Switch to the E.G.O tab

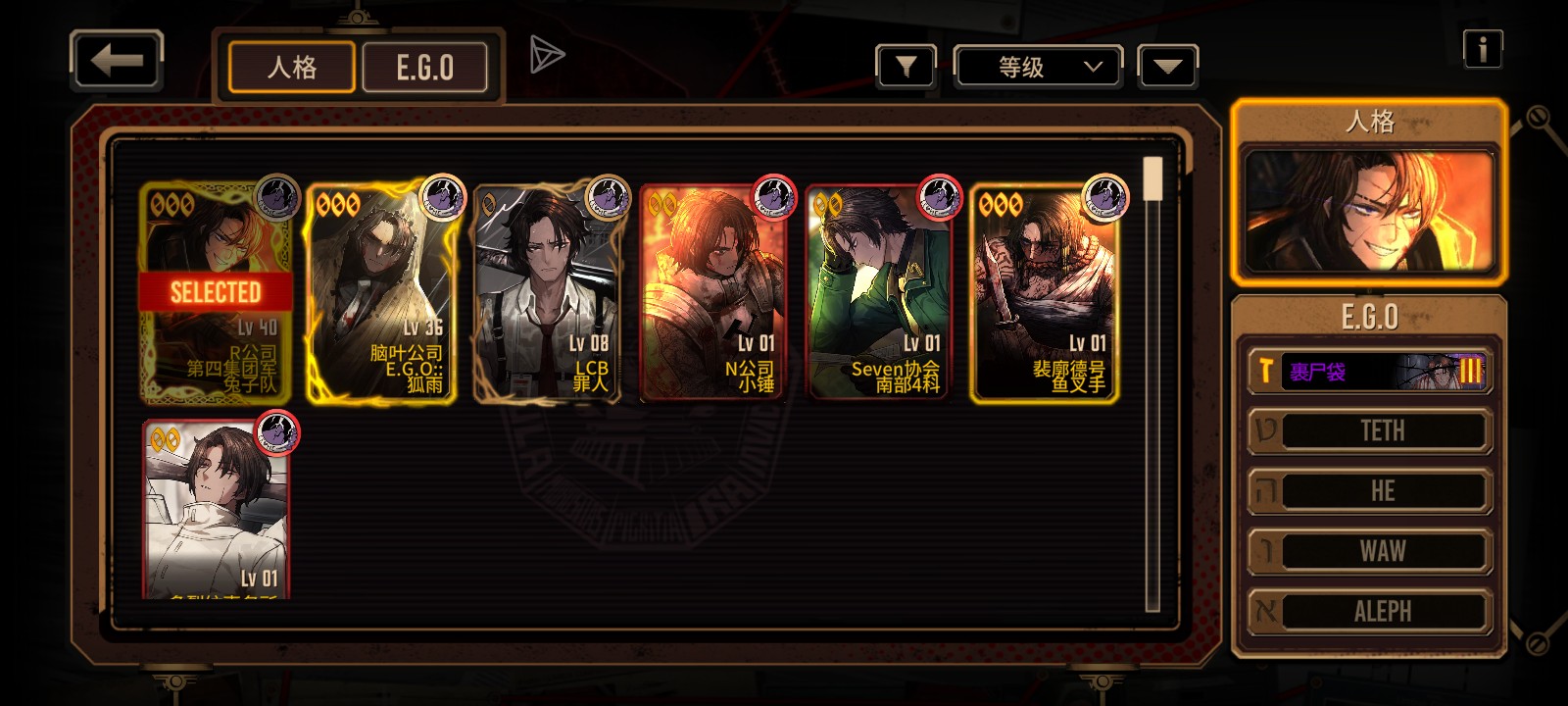tap(424, 68)
